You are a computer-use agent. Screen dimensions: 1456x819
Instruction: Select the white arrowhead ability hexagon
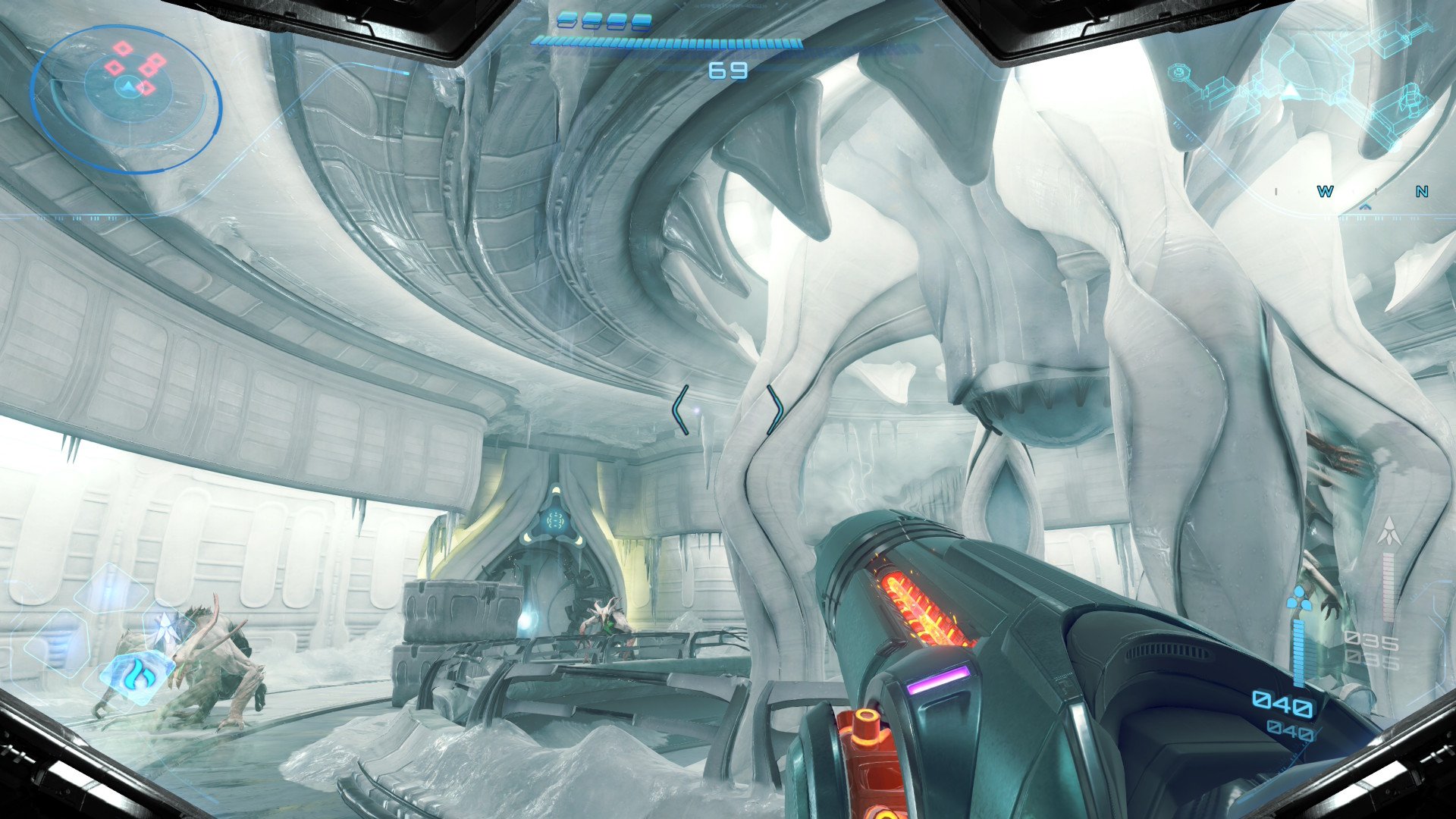pyautogui.click(x=165, y=629)
